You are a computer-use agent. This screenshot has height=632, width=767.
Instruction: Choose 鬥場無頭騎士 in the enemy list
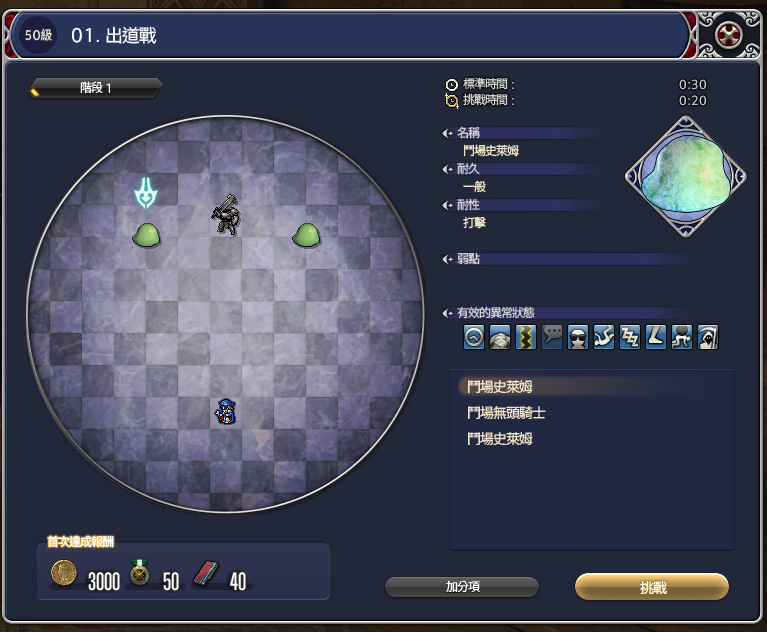coord(506,412)
